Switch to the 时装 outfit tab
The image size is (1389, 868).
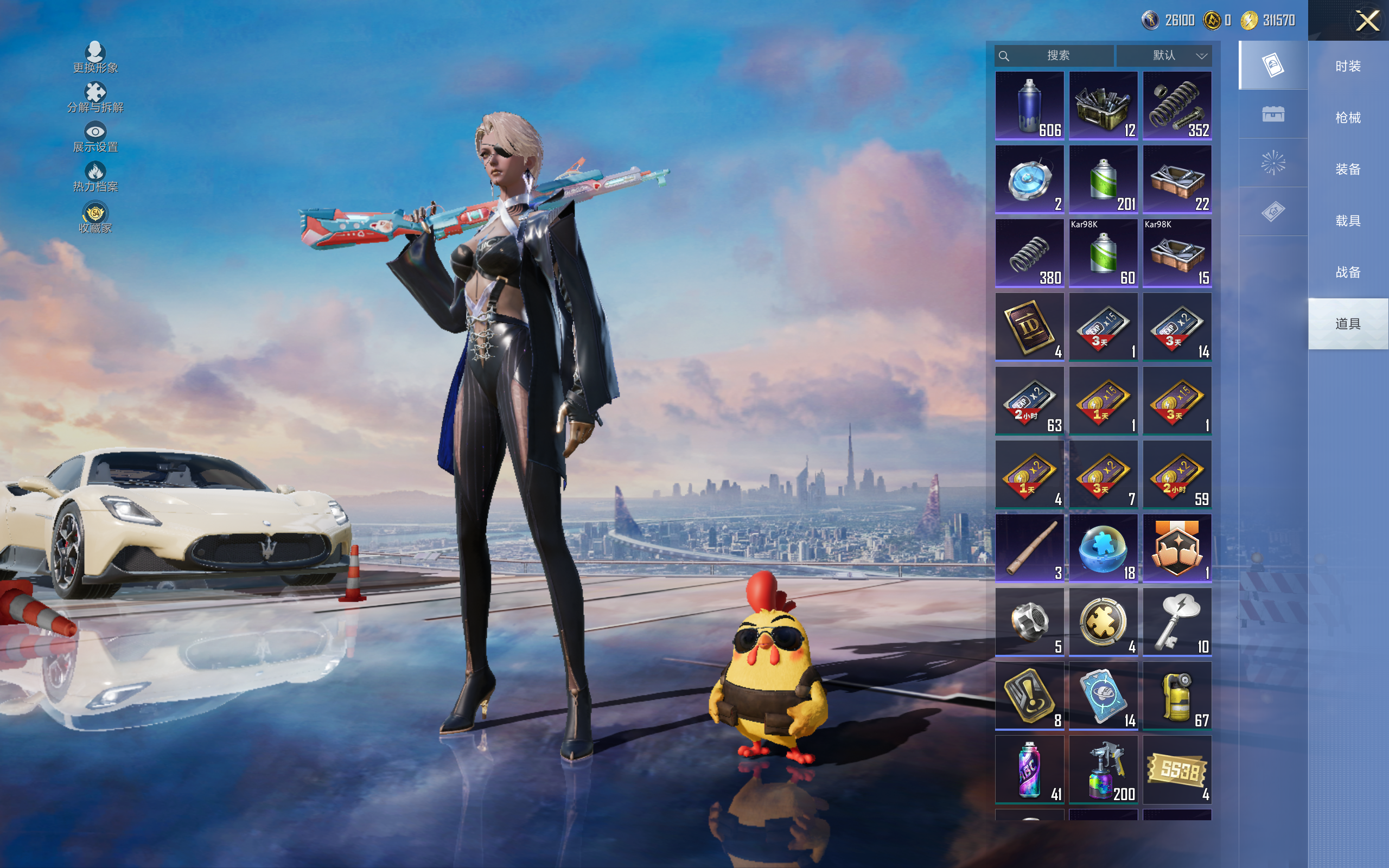(1348, 66)
